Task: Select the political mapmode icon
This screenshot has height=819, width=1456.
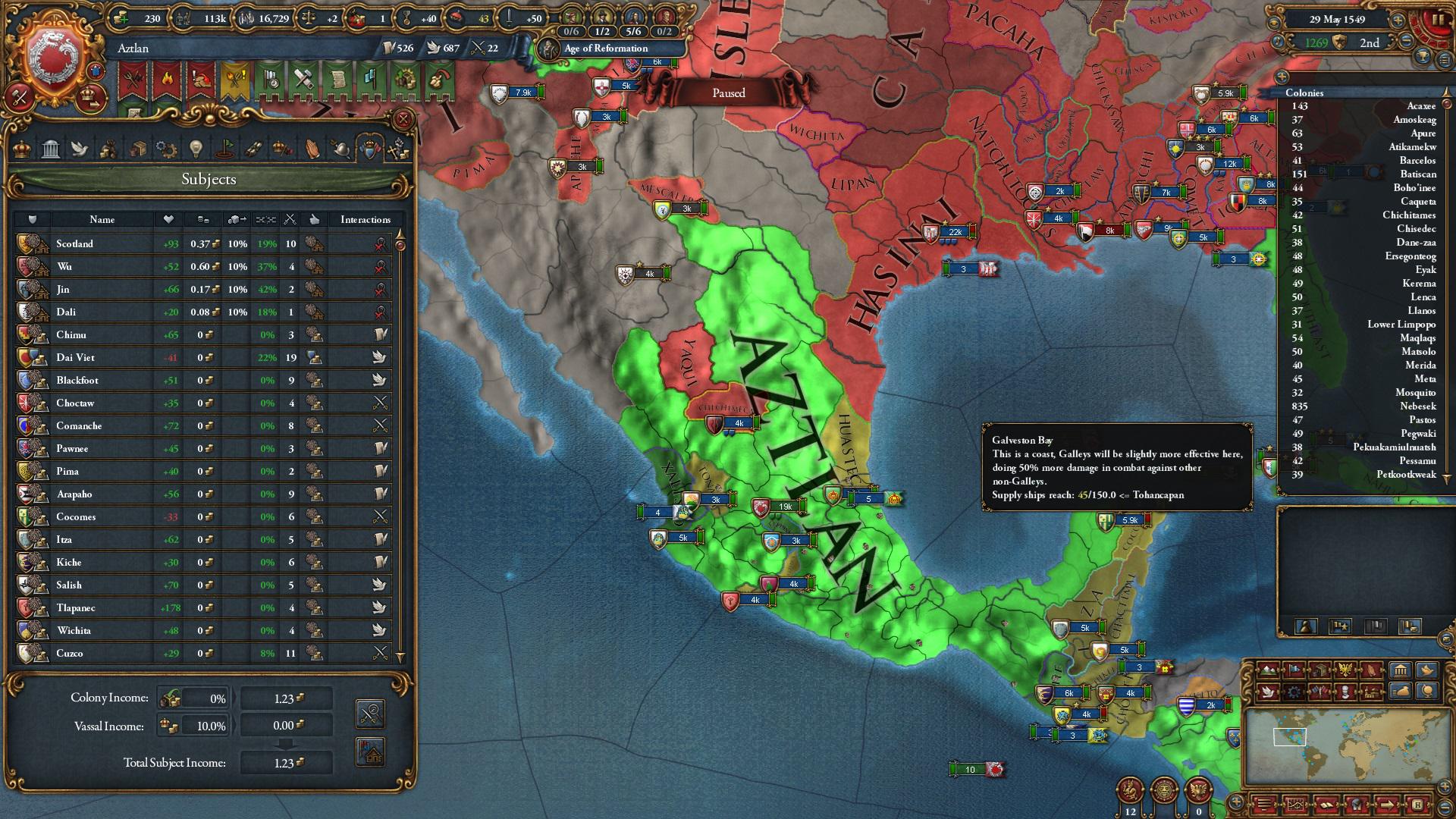Action: point(1294,670)
